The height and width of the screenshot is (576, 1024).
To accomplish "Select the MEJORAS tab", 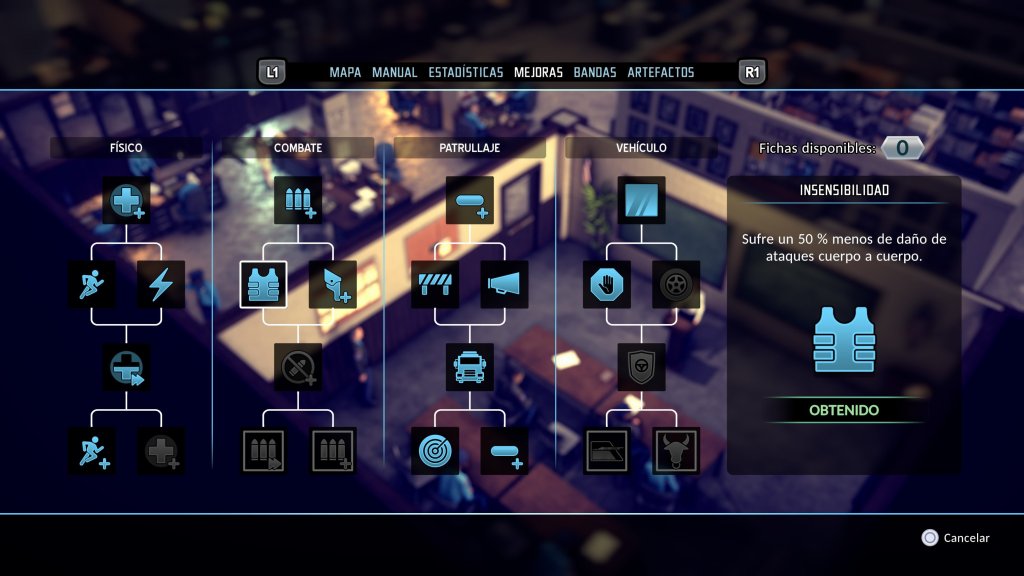I will [x=538, y=72].
